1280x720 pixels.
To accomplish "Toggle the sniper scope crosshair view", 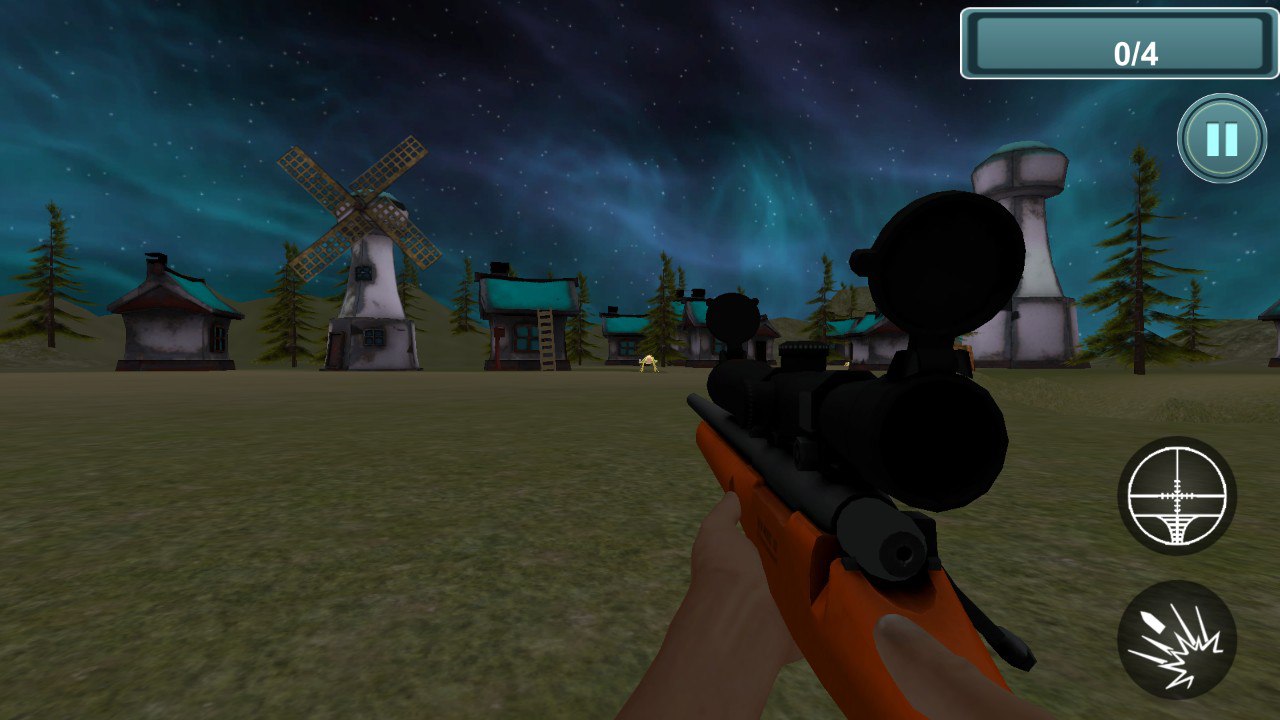I will point(1176,496).
